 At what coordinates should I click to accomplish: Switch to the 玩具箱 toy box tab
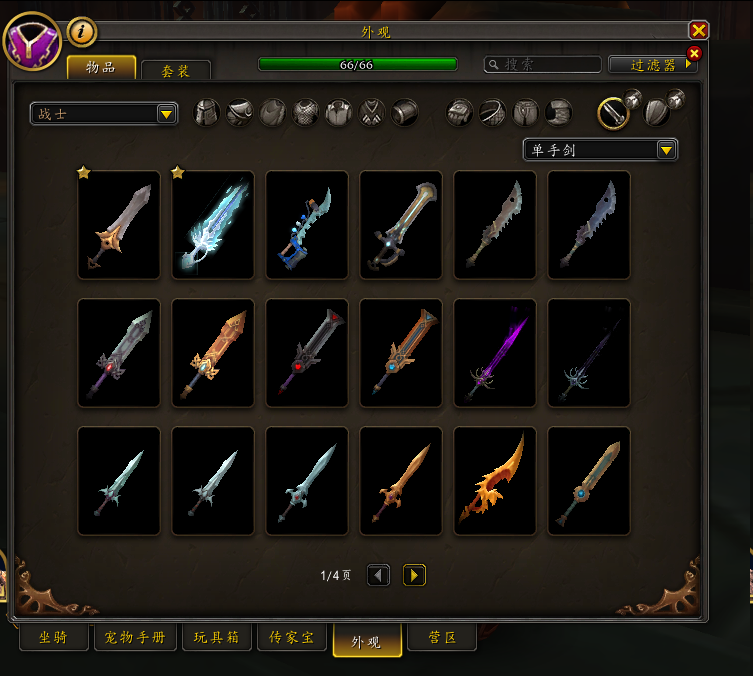214,638
